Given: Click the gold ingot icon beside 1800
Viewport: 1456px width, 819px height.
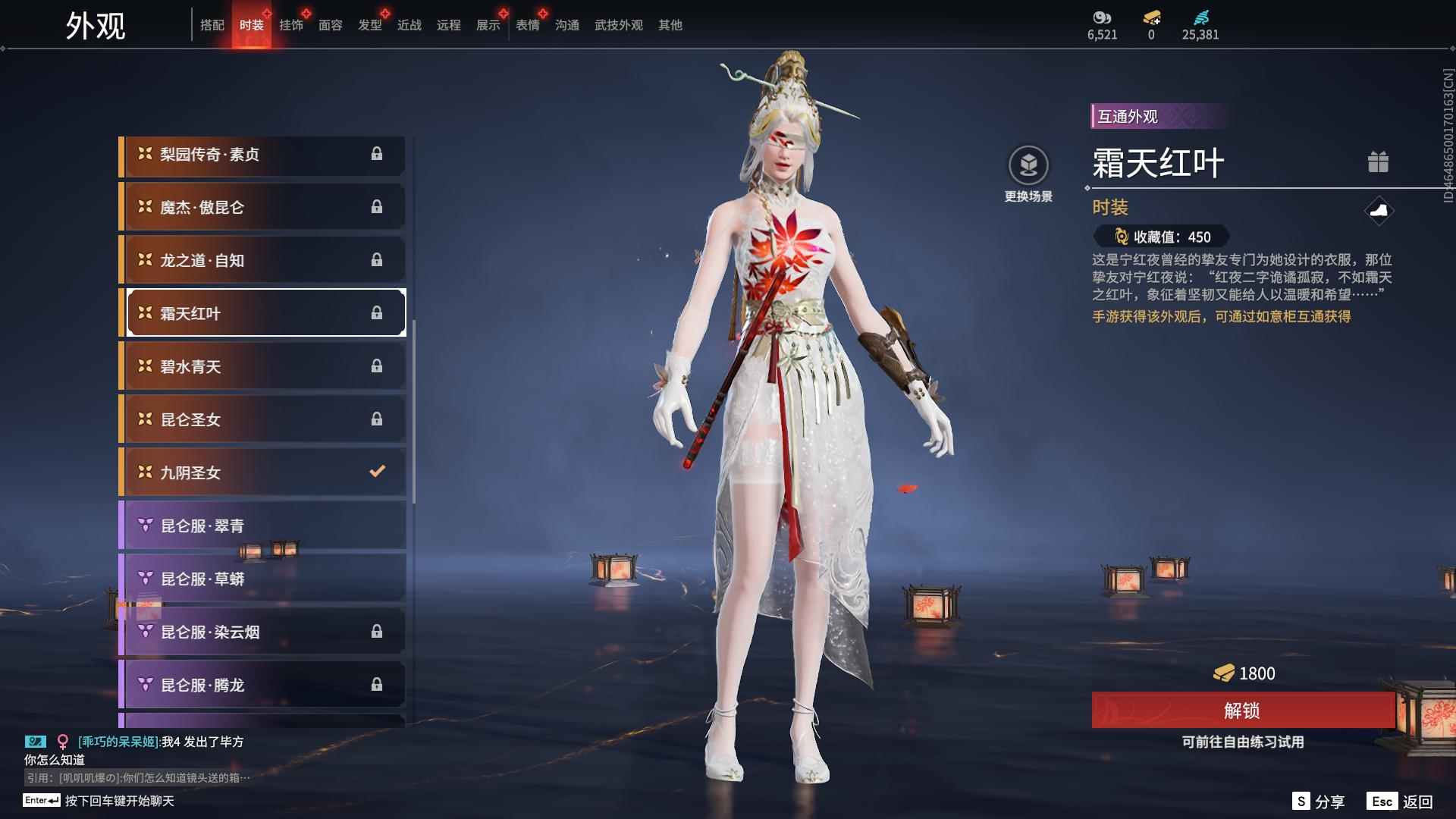Looking at the screenshot, I should click(x=1223, y=673).
